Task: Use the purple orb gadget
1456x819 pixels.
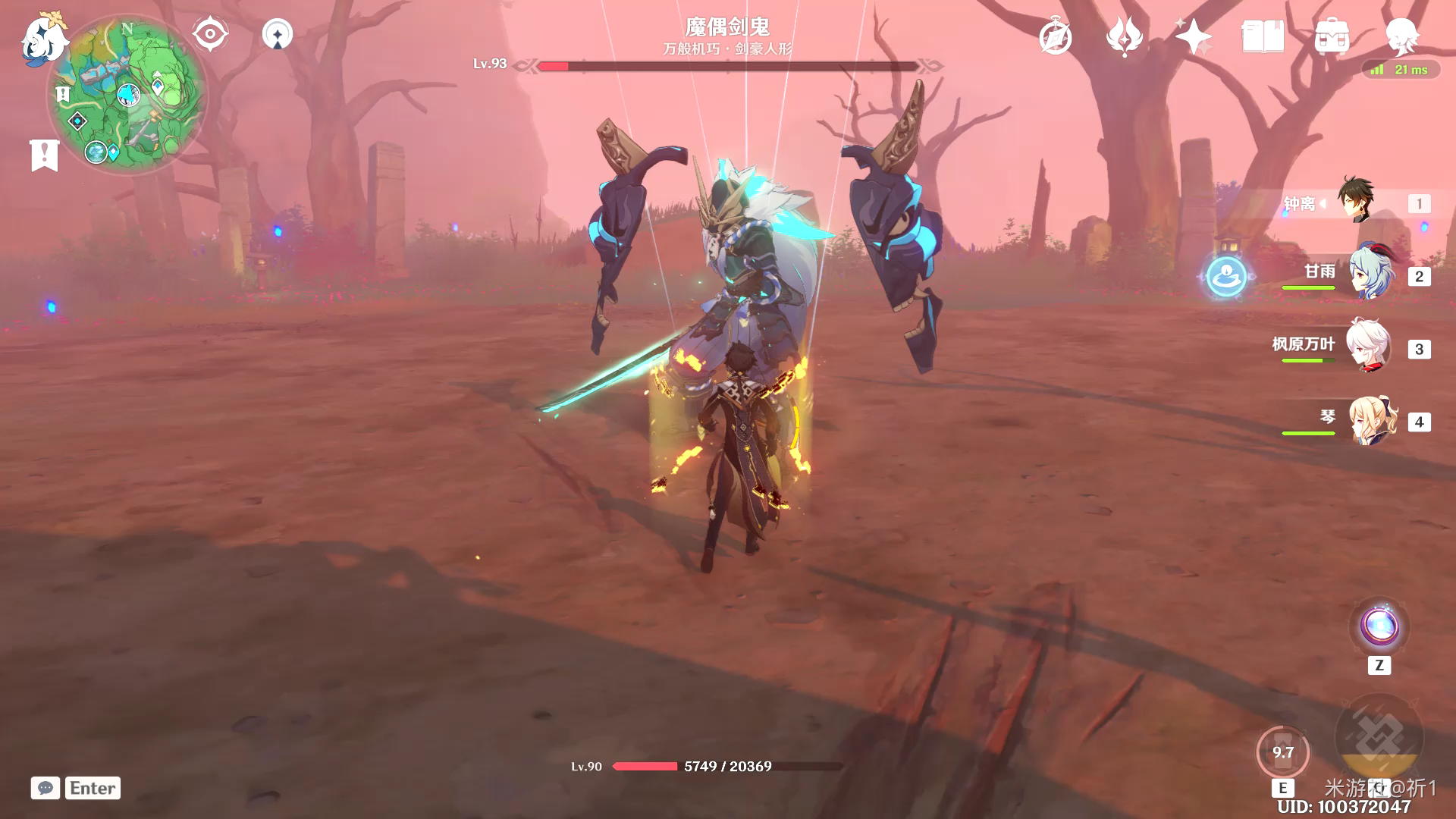Action: (1379, 627)
